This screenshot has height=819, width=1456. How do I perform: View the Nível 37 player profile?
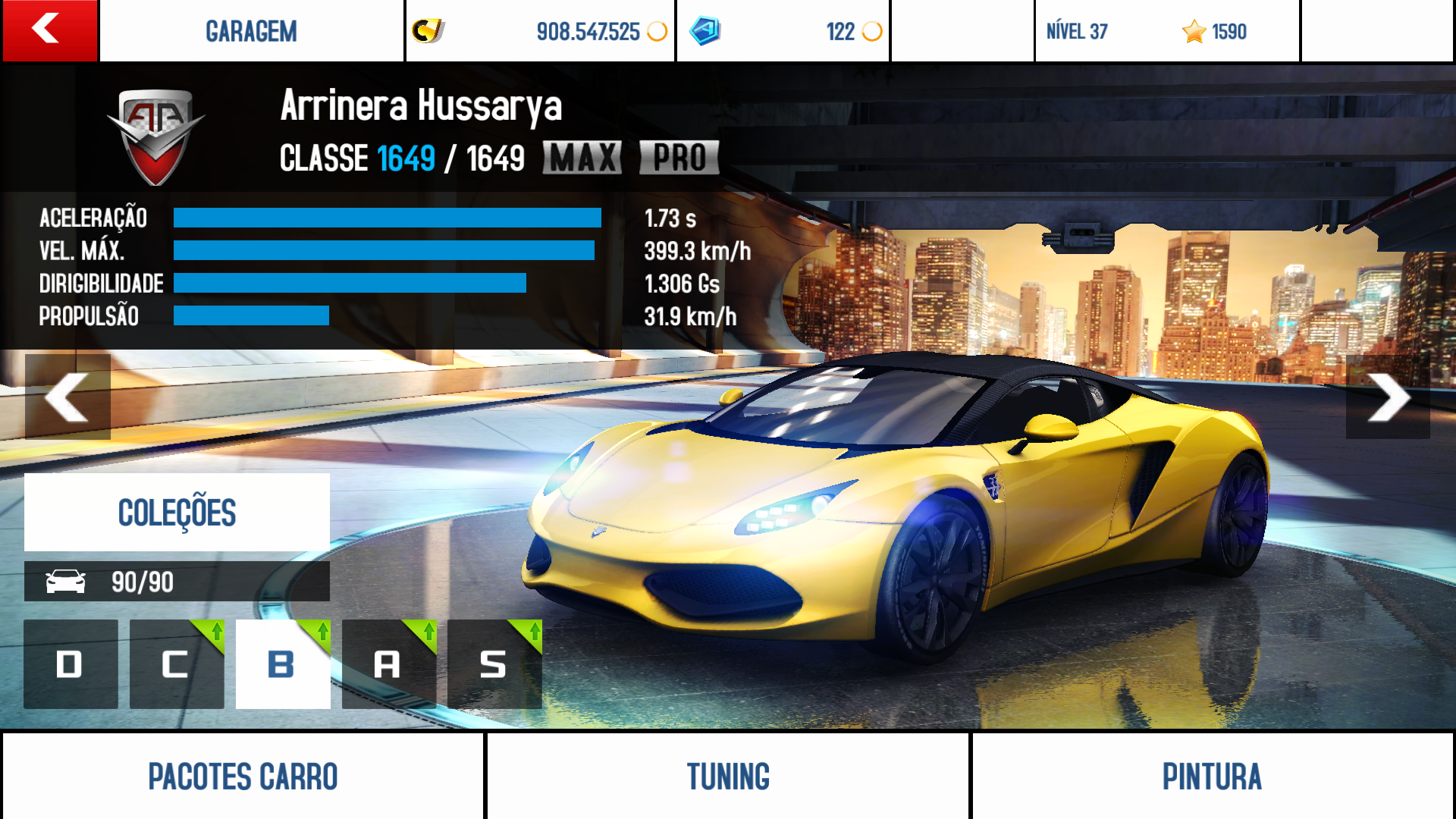(x=1166, y=31)
